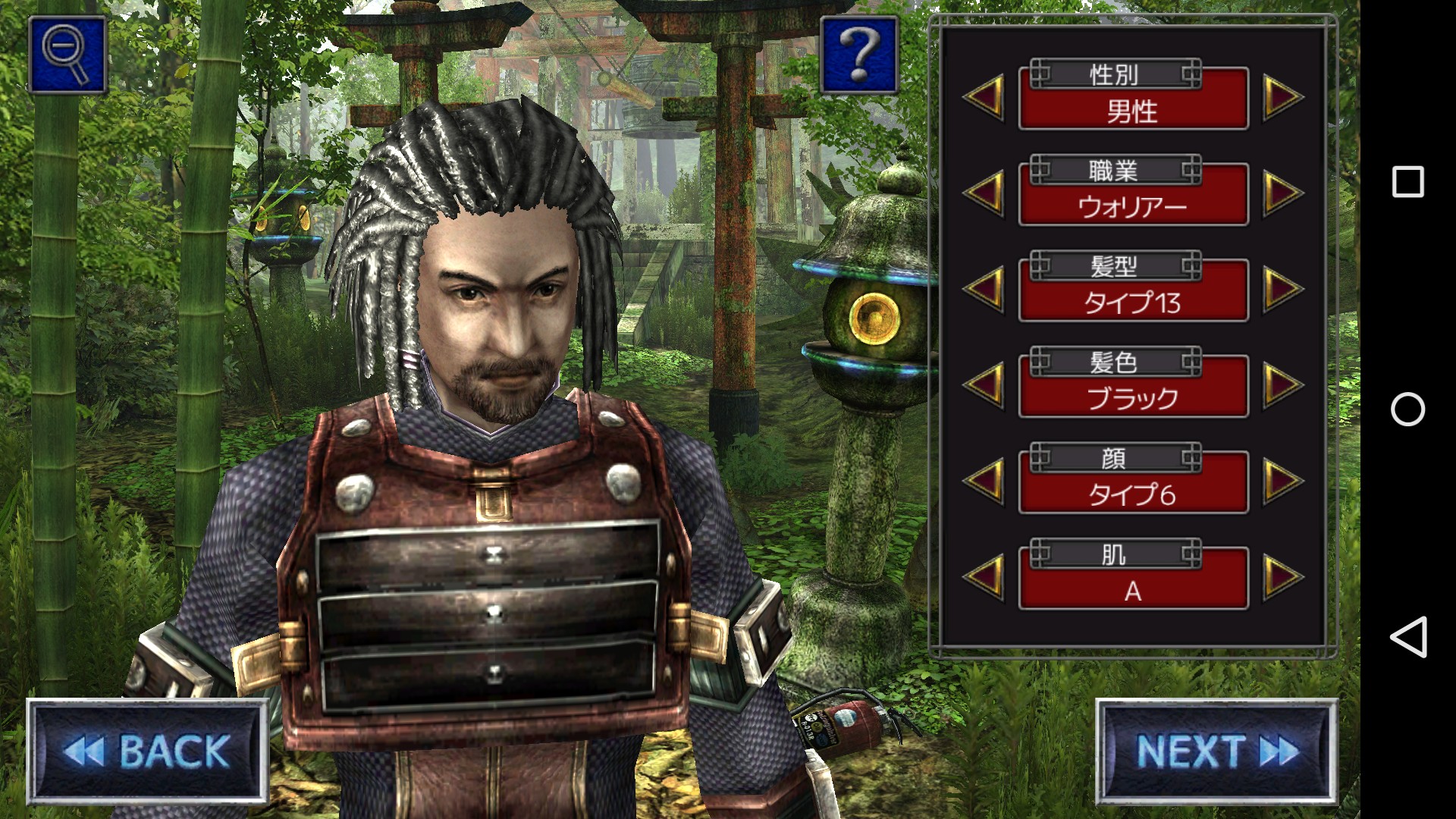Cycle 肌 skin tone backward
The image size is (1456, 819).
[985, 576]
